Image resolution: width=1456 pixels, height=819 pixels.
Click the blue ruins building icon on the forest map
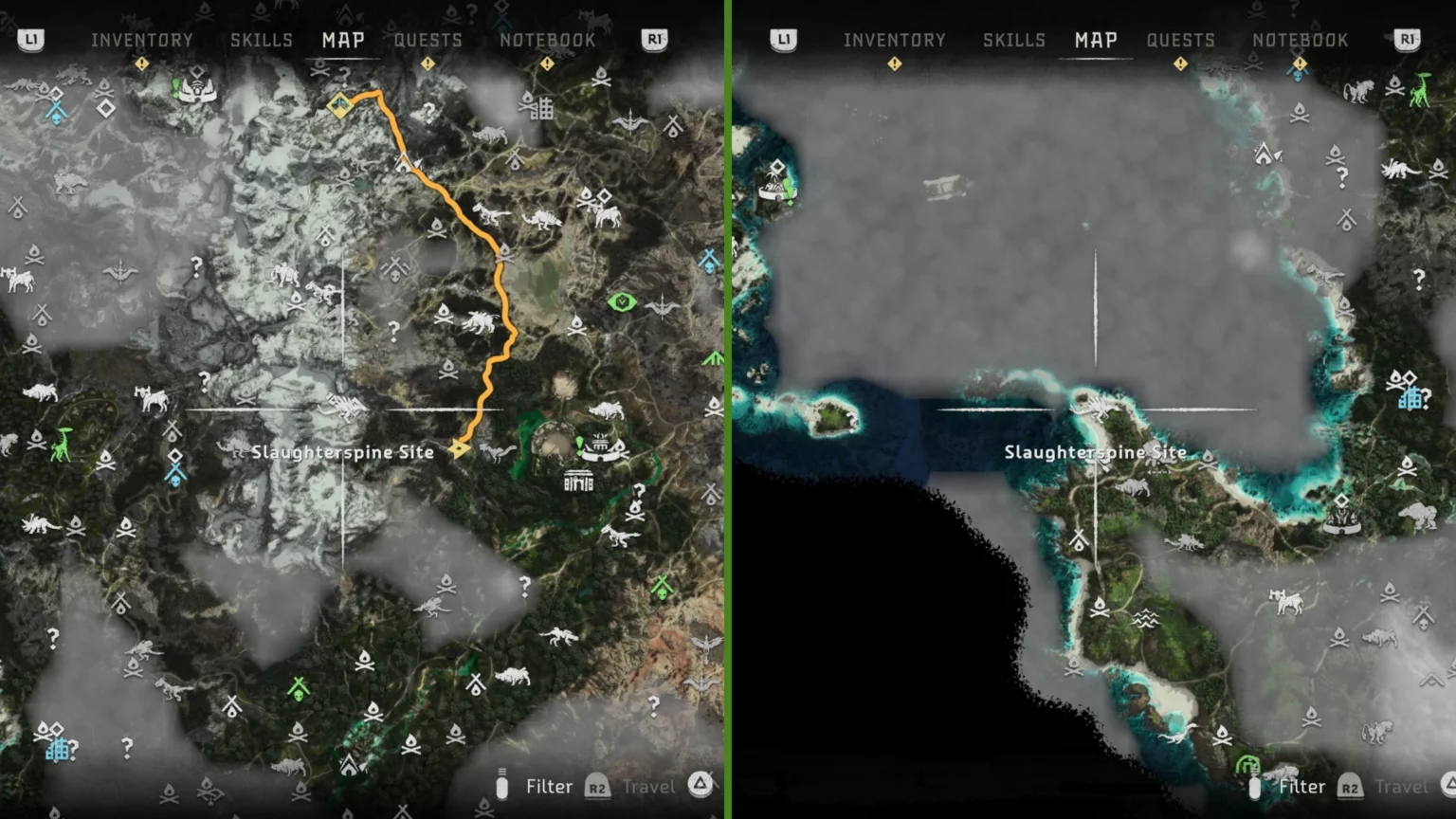59,751
